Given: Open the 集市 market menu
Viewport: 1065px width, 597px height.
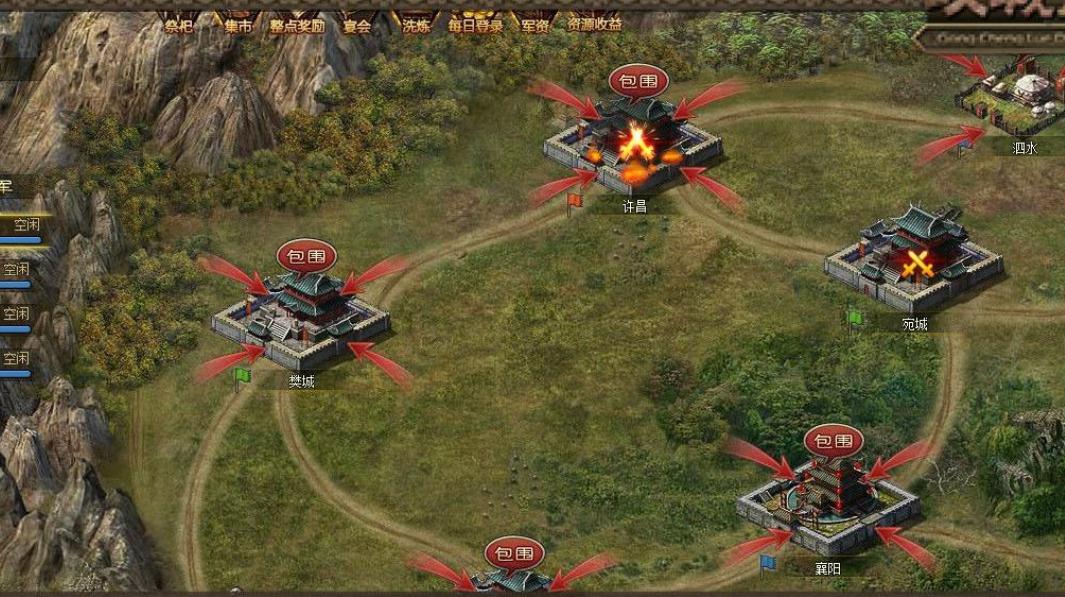Looking at the screenshot, I should pyautogui.click(x=238, y=26).
